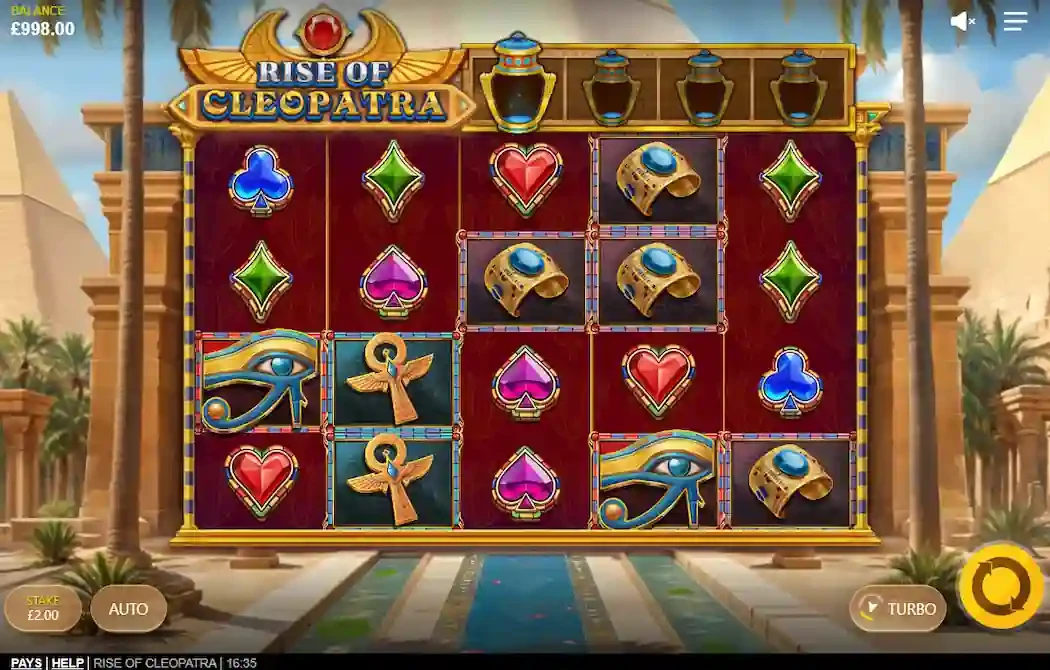Toggle the muted sound speaker icon

(962, 21)
